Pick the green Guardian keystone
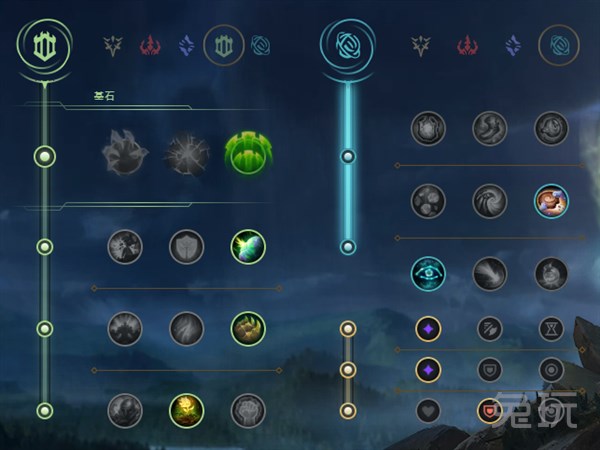This screenshot has width=600, height=450. 247,155
